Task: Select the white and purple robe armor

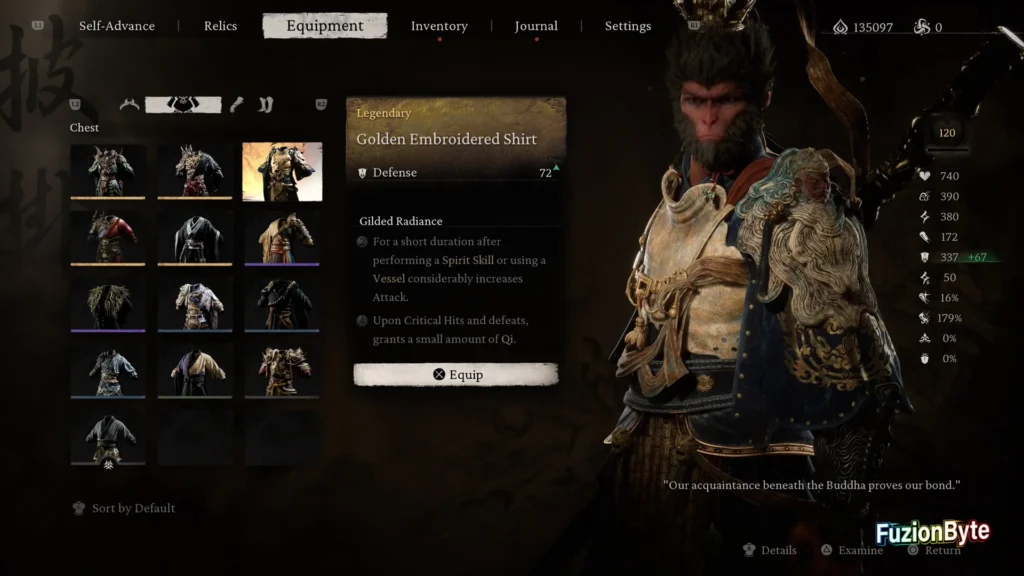Action: pyautogui.click(x=195, y=303)
